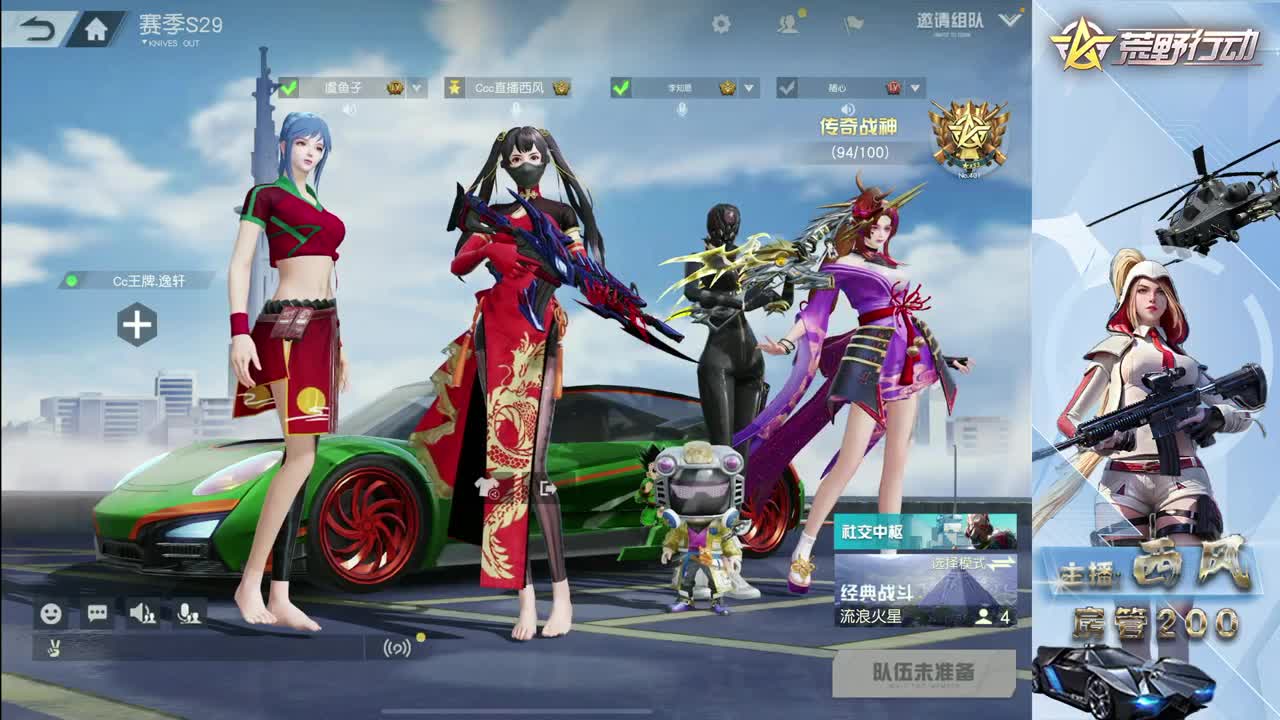
Task: Toggle 李知愚's ready checkmark
Action: point(621,88)
